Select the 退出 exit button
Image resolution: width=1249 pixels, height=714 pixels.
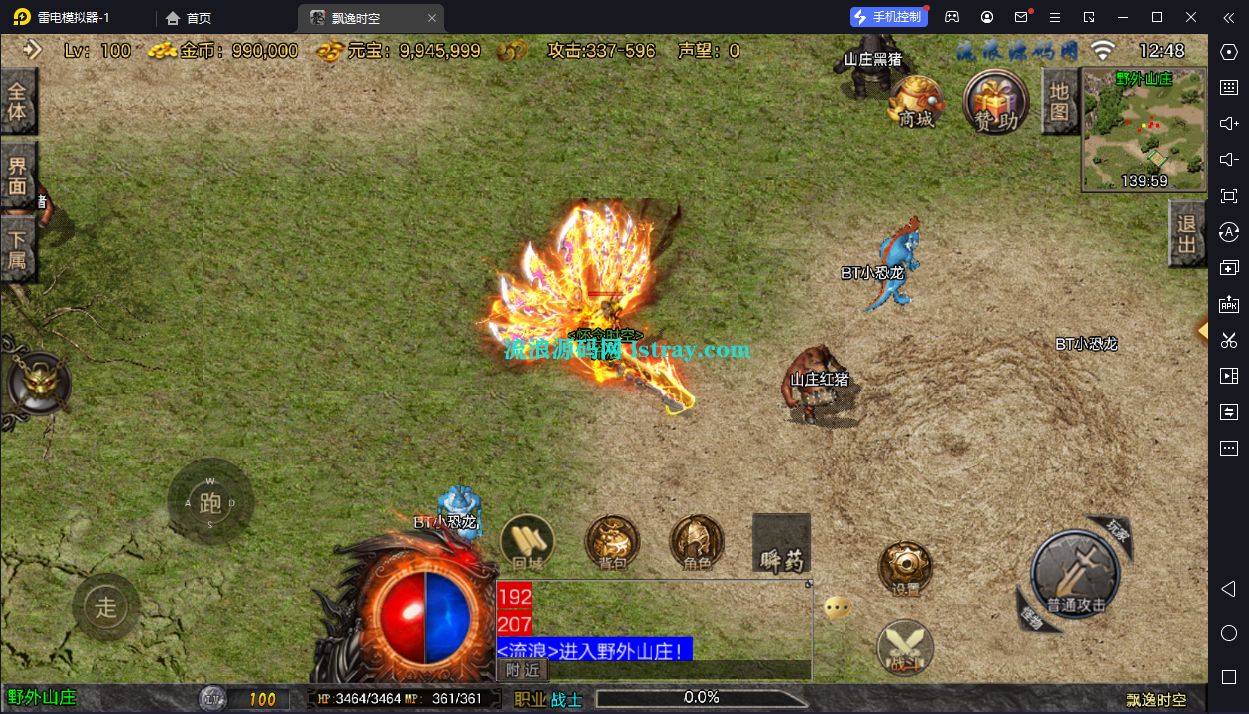tap(1187, 233)
